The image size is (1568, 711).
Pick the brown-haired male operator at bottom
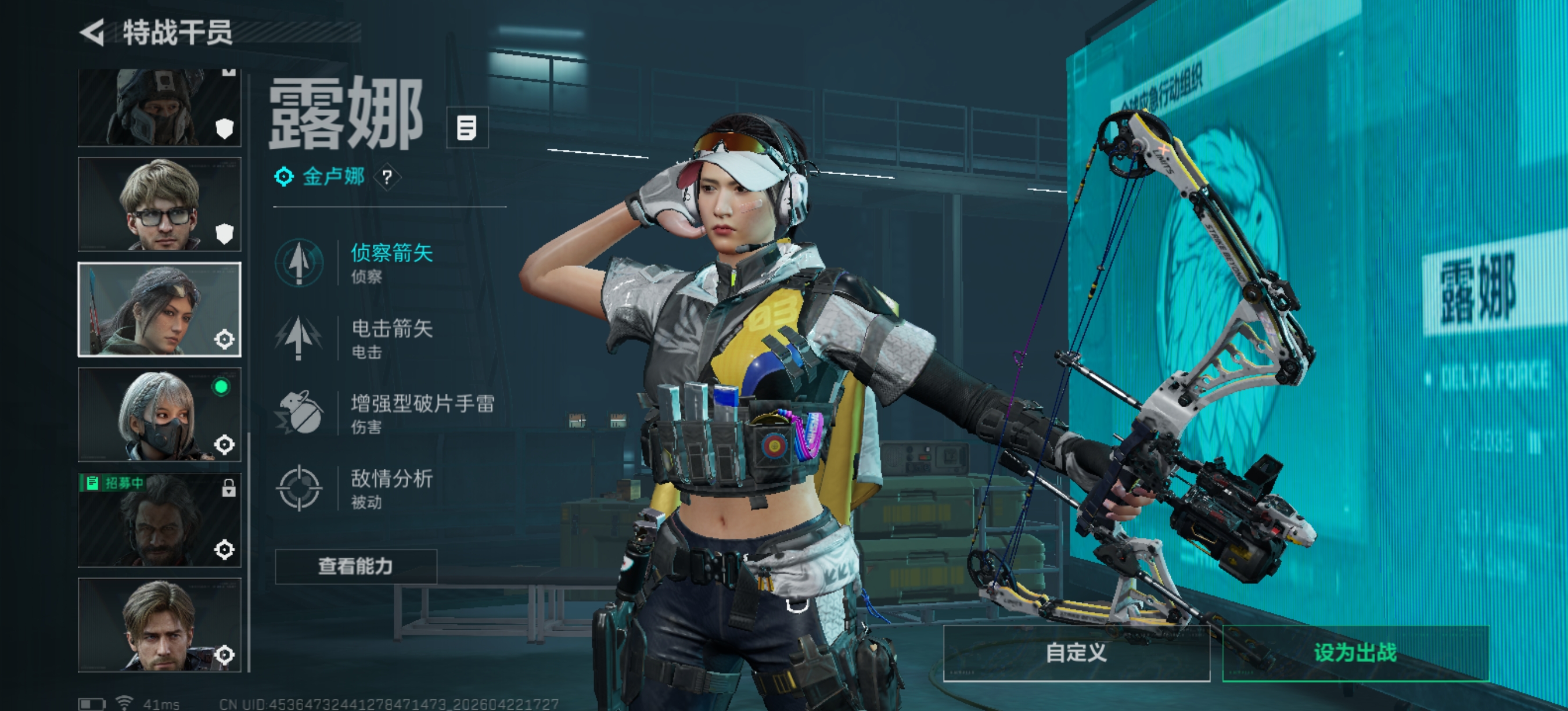click(160, 625)
